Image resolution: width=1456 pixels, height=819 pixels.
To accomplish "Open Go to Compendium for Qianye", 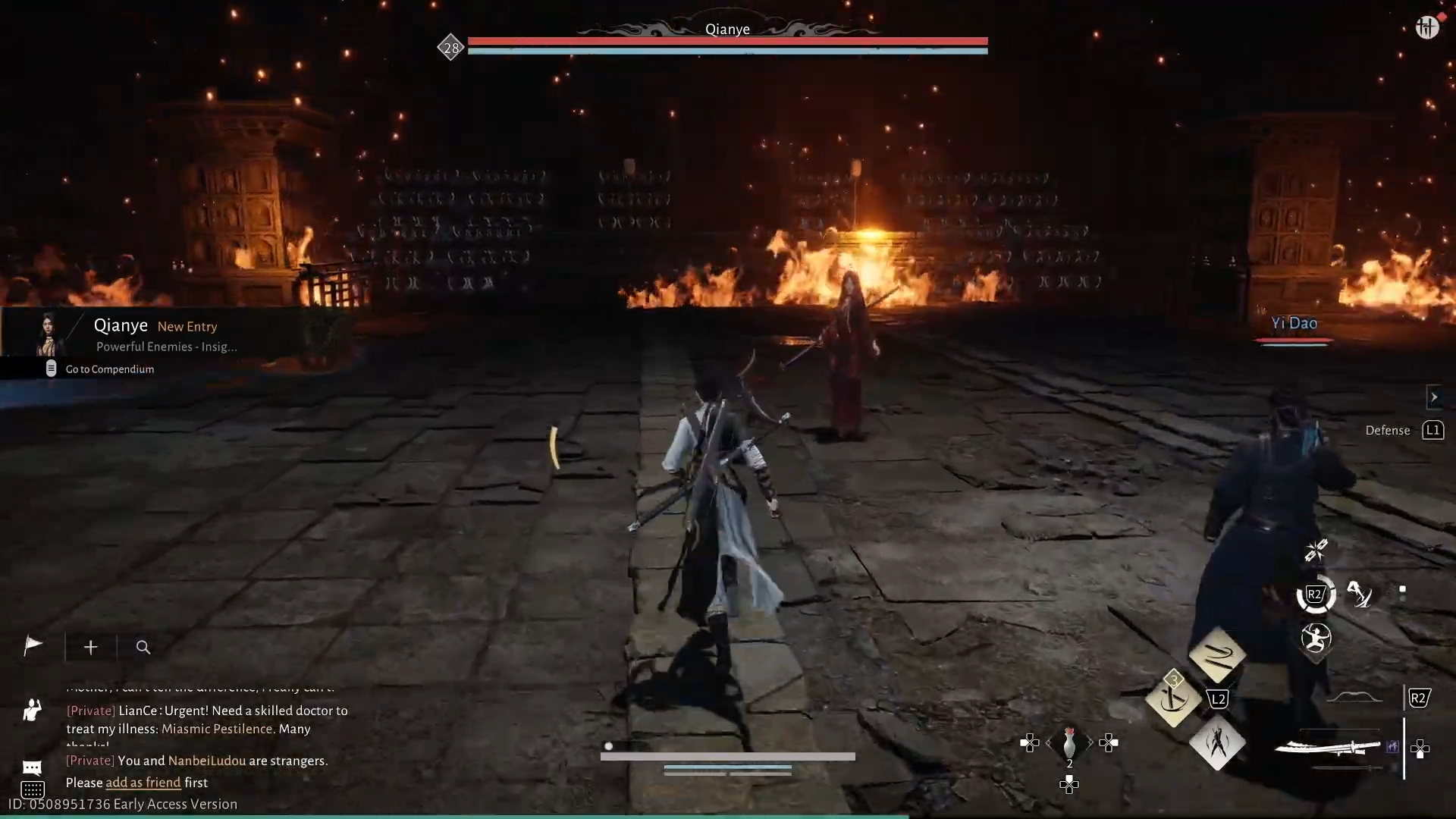I will click(108, 369).
